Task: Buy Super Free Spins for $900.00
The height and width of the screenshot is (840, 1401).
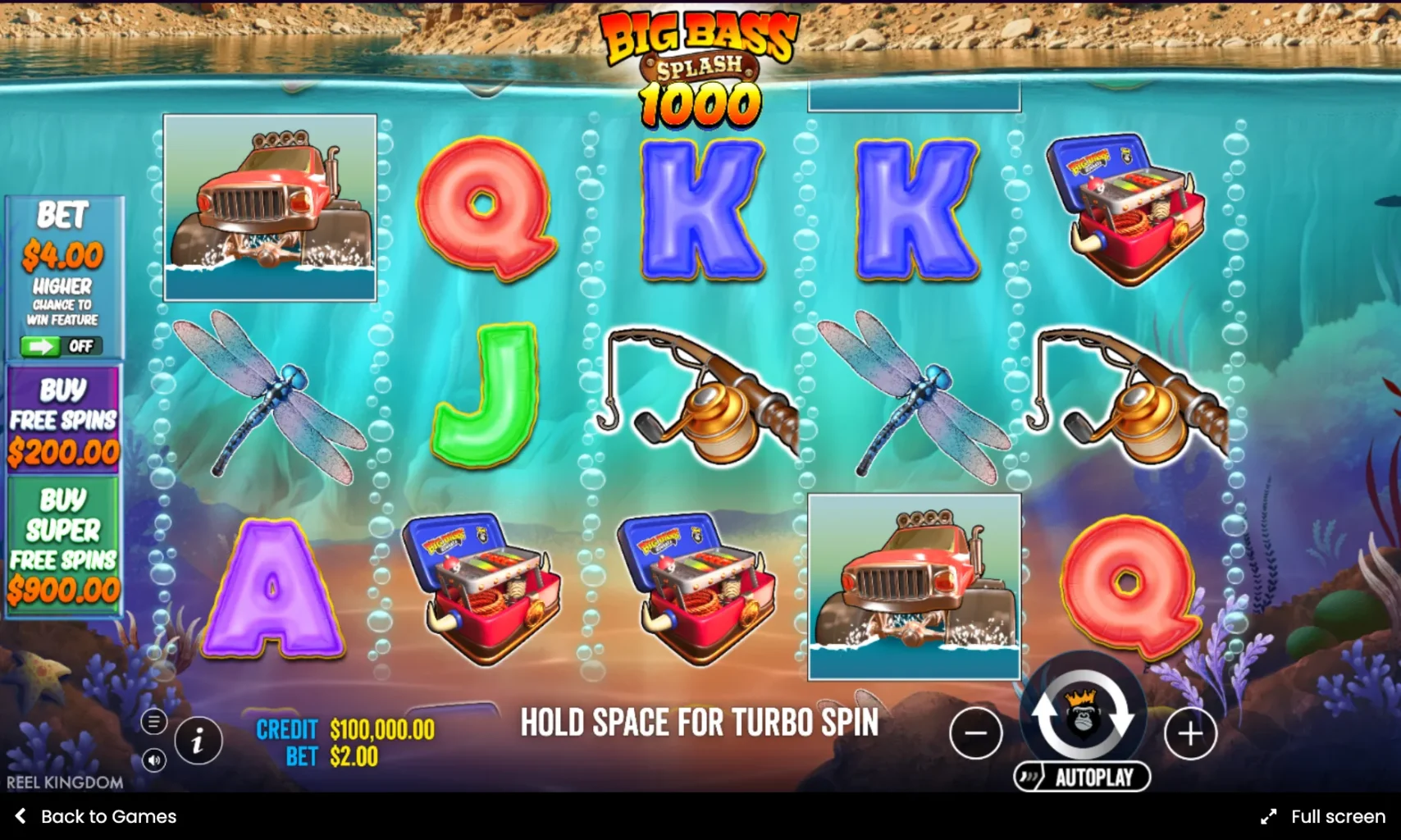Action: tap(63, 545)
